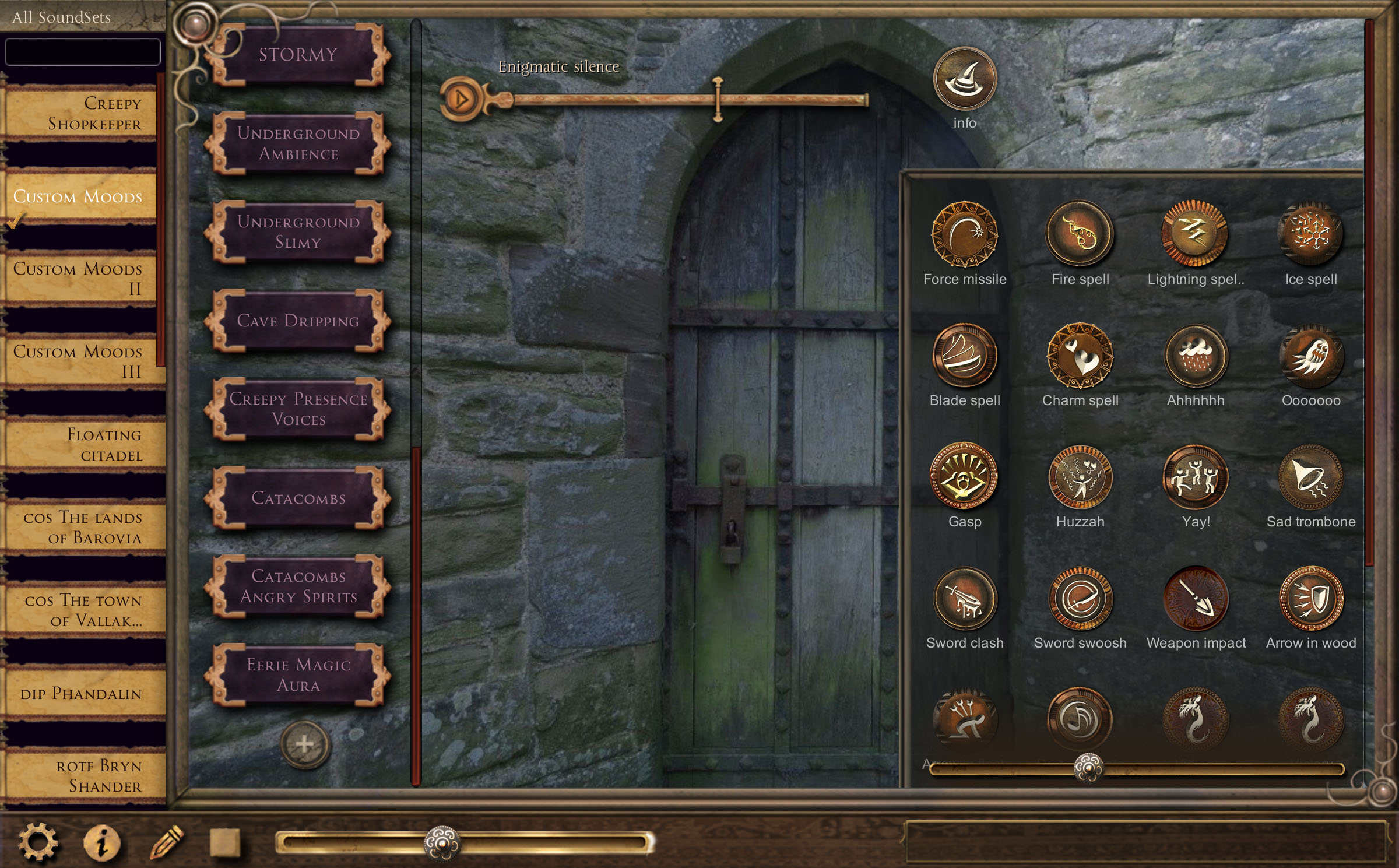Trigger the Ice spell sound
This screenshot has width=1399, height=868.
tap(1310, 234)
